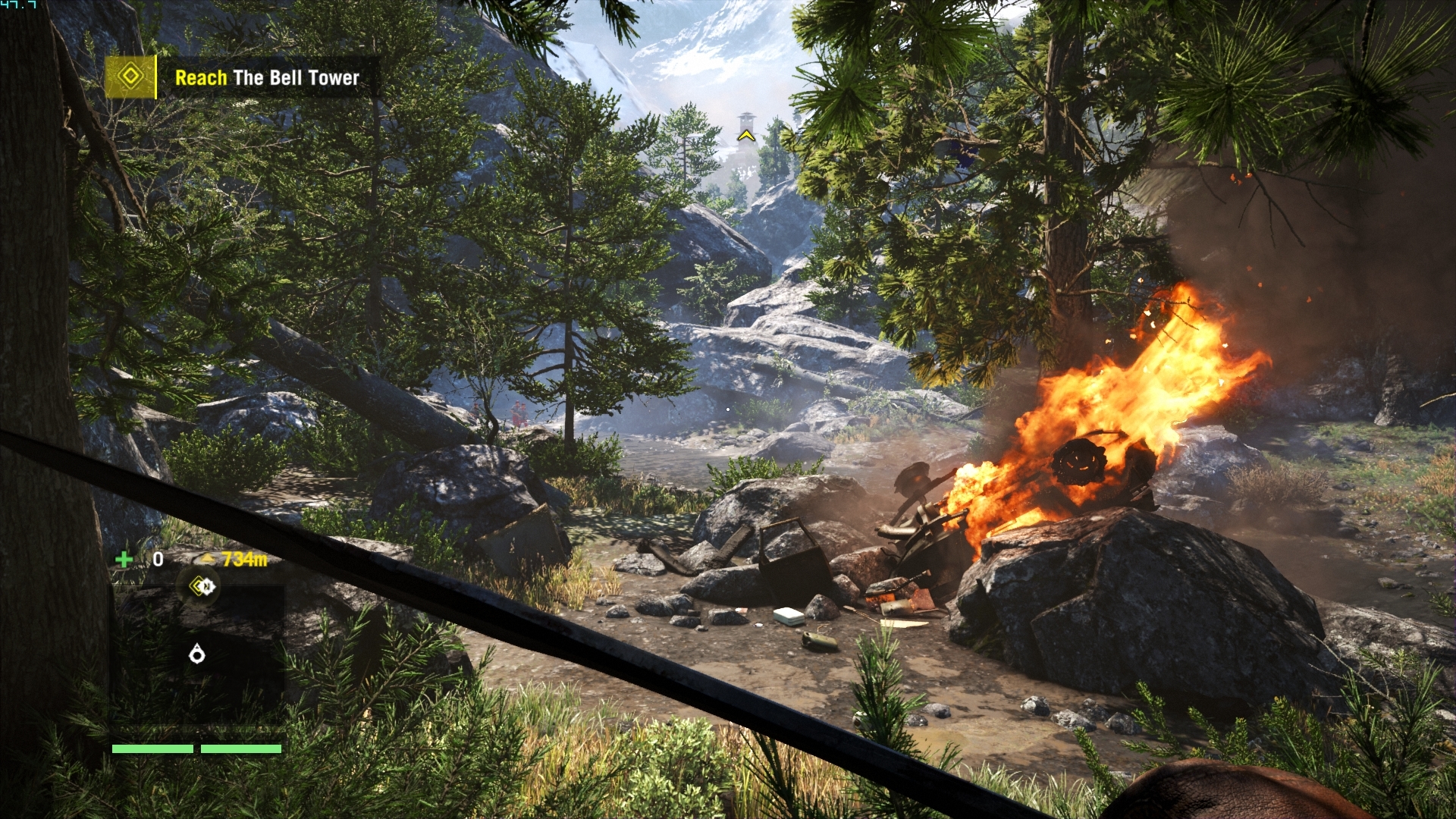Click the yellow chevron waypoint marker
This screenshot has height=819, width=1456.
[x=745, y=136]
